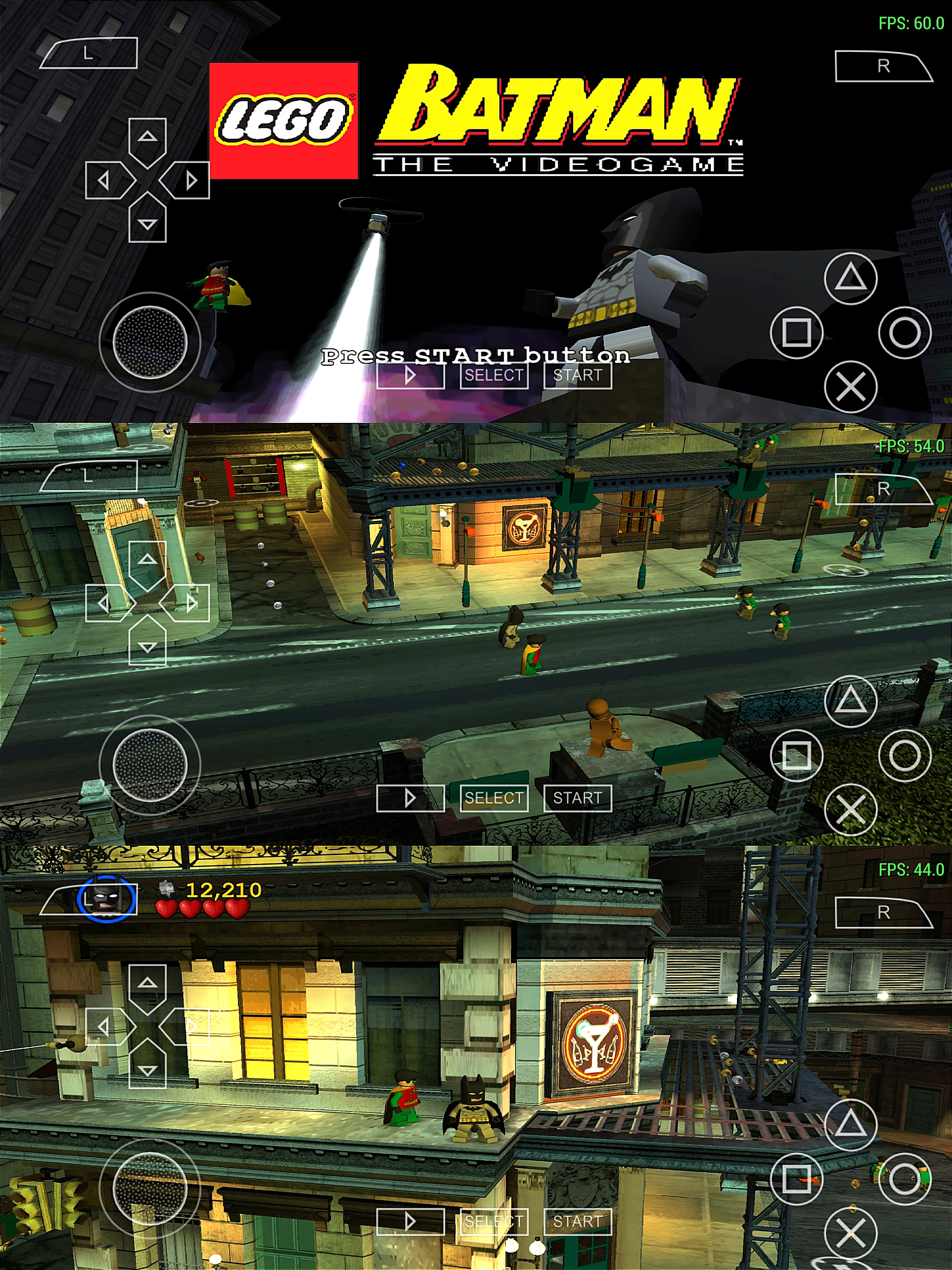
Task: Tap the D-pad down arrow in the FPS 54.0 scene
Action: coord(148,645)
